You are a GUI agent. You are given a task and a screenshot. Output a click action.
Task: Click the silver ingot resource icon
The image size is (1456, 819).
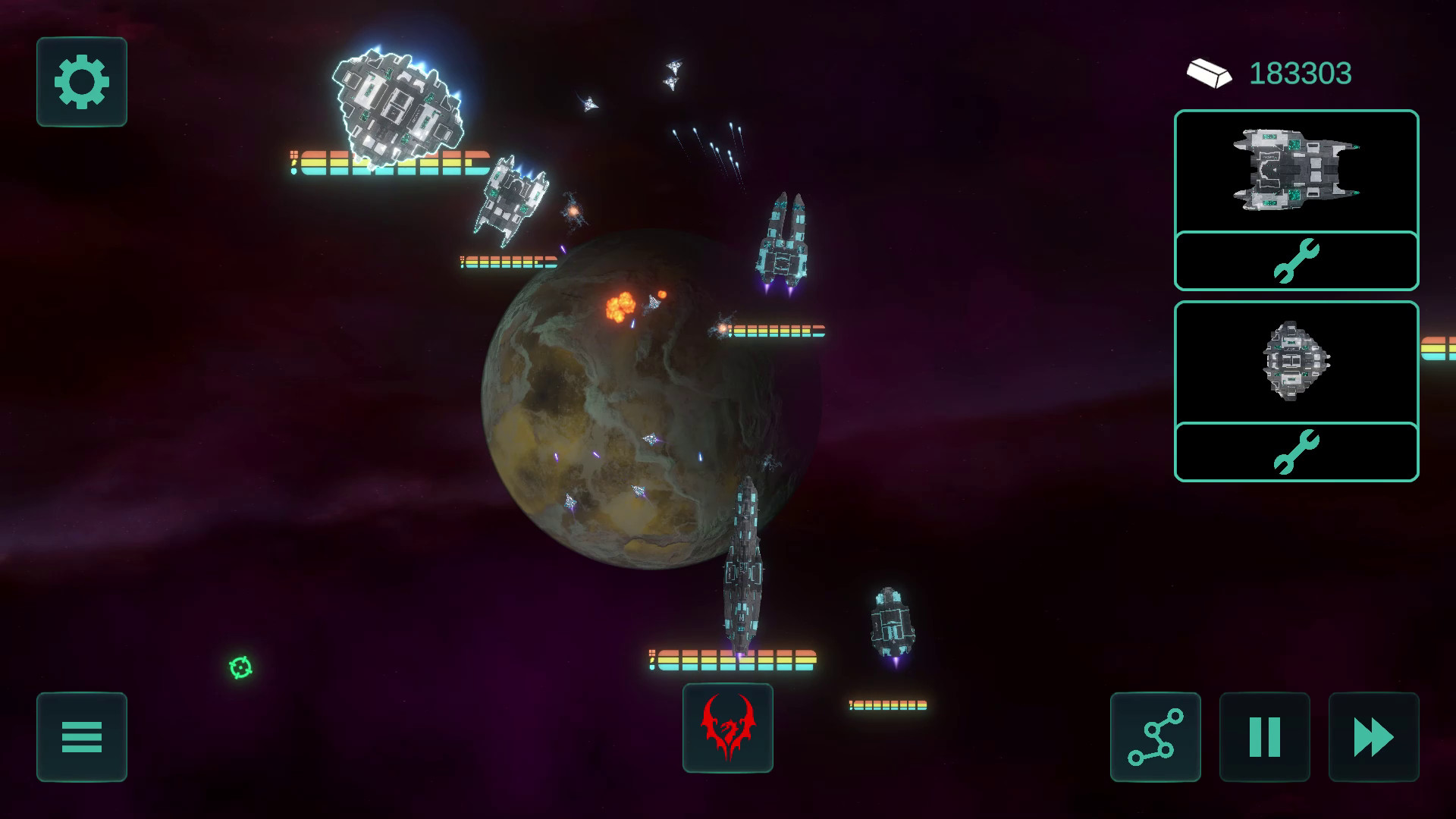(1211, 74)
